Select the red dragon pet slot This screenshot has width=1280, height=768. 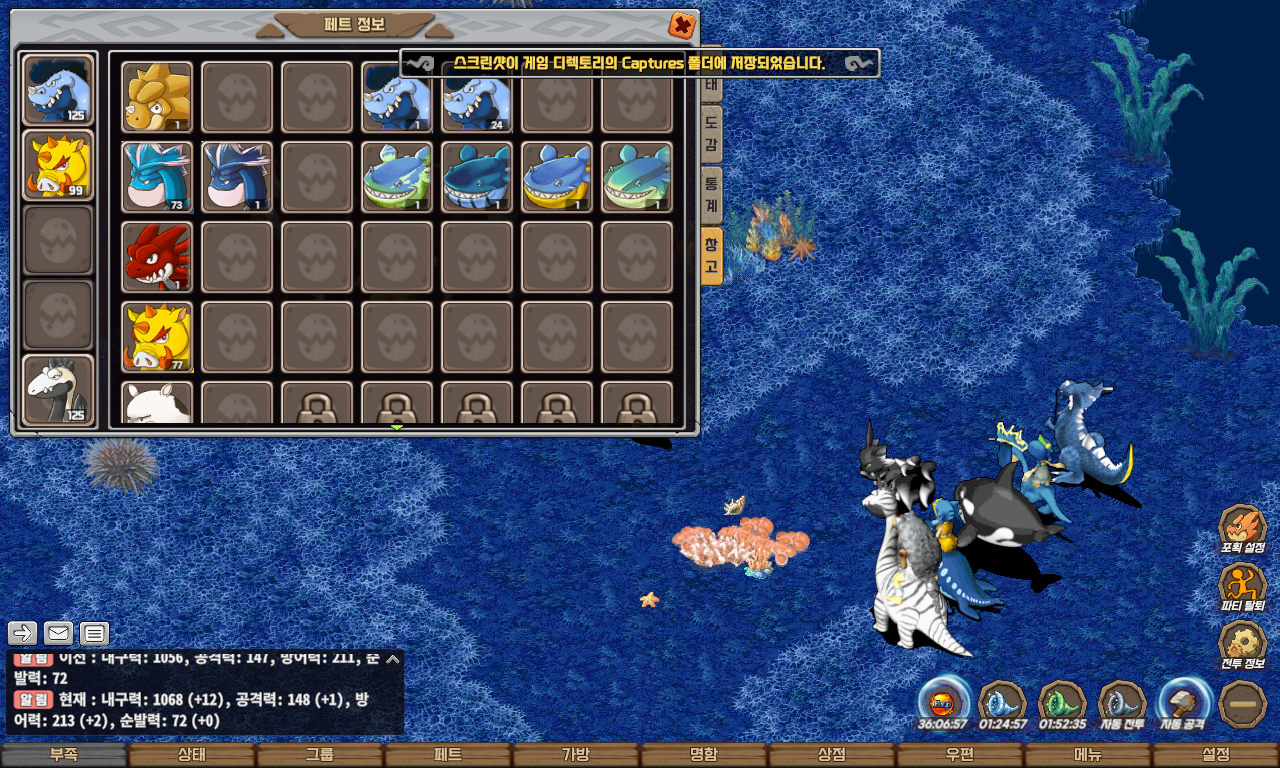click(157, 257)
